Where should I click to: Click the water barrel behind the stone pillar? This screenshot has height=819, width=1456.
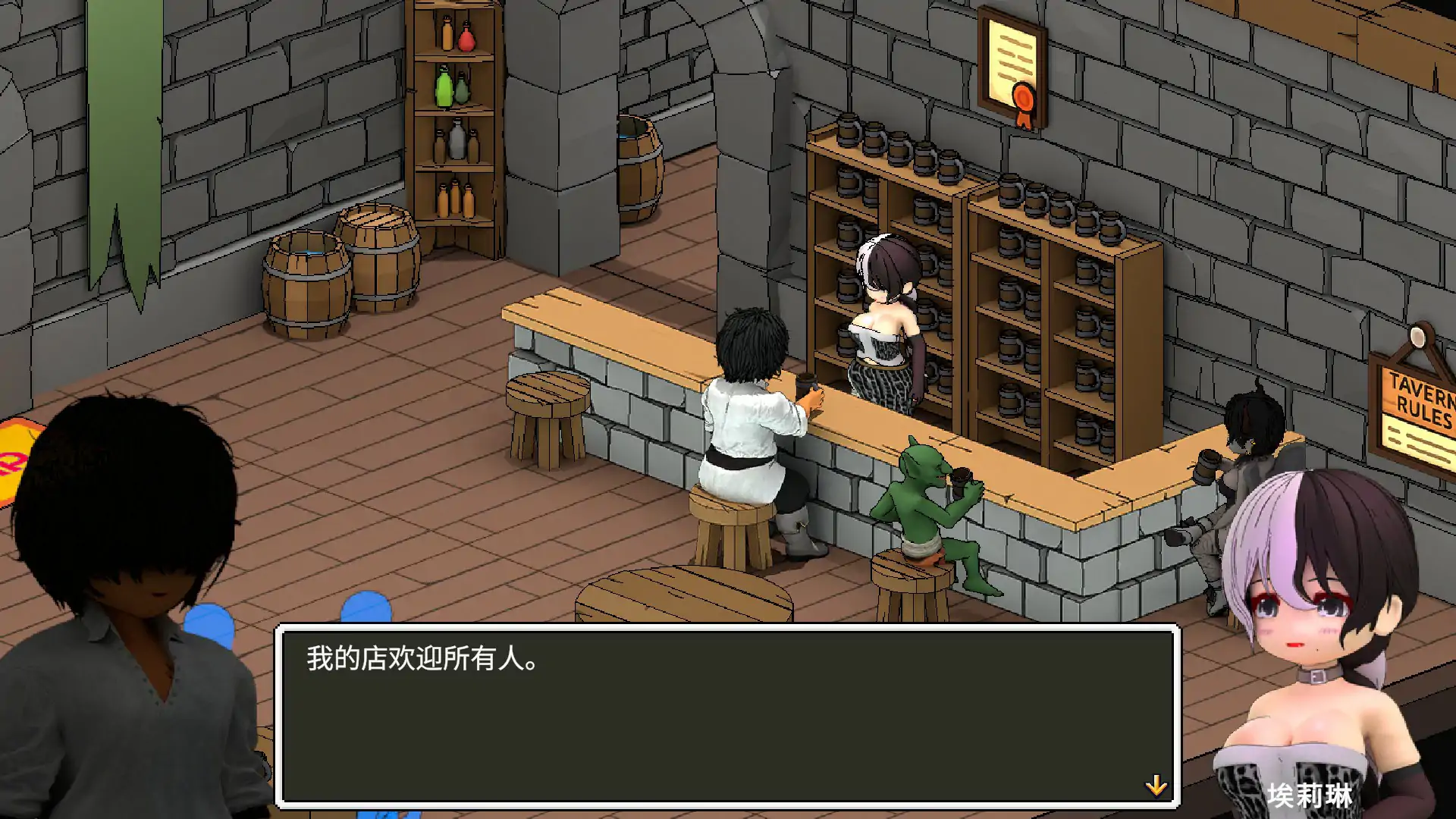coord(637,174)
